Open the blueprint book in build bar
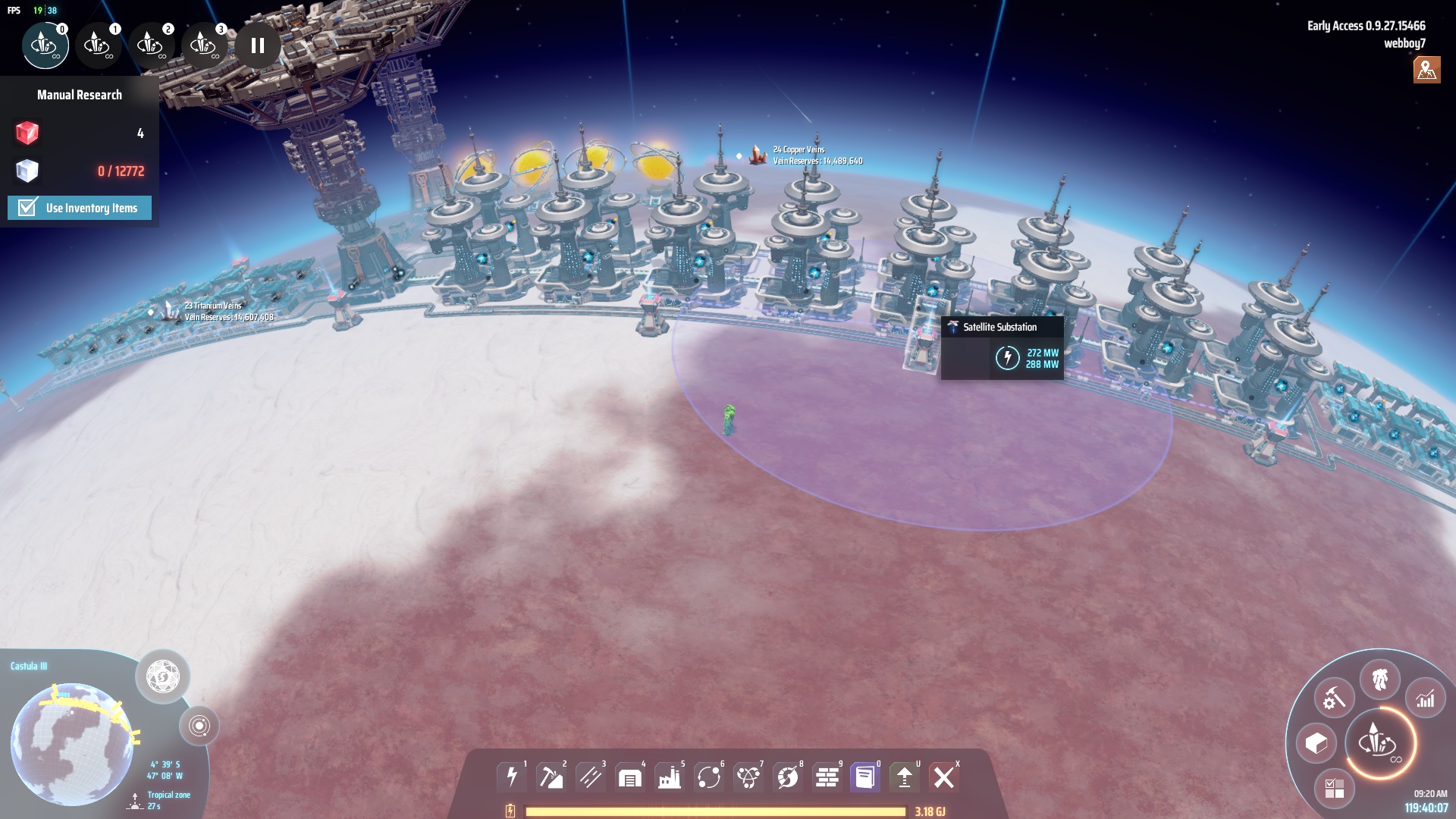This screenshot has width=1456, height=819. coord(865,777)
